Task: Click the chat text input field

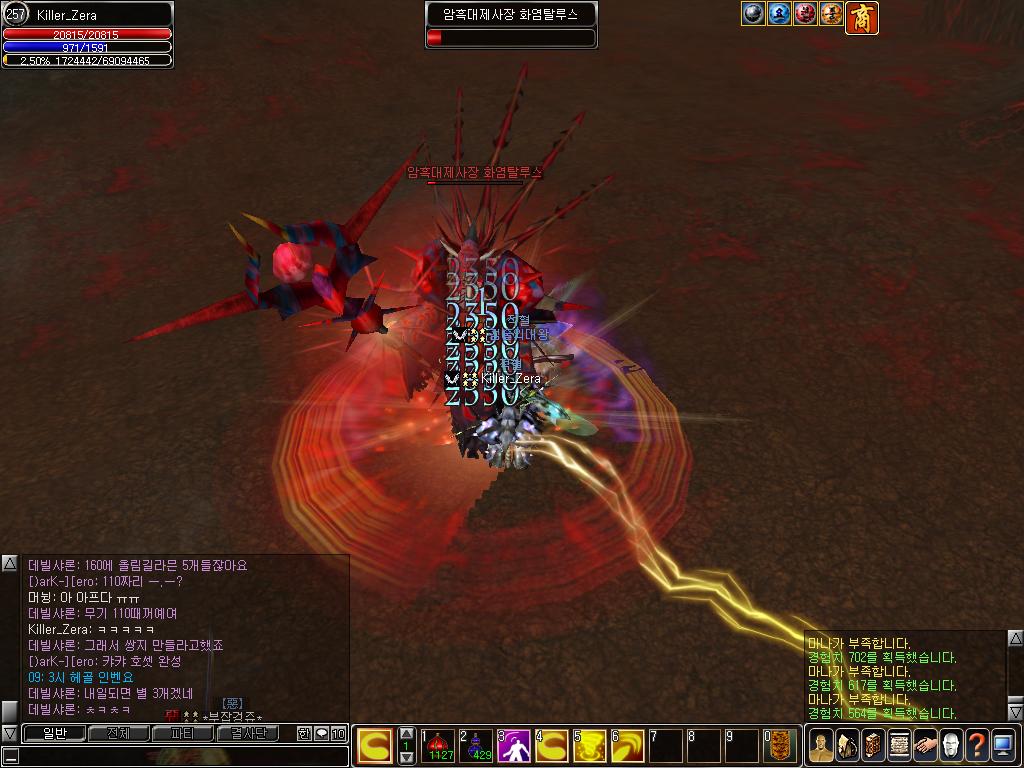Action: [180, 757]
